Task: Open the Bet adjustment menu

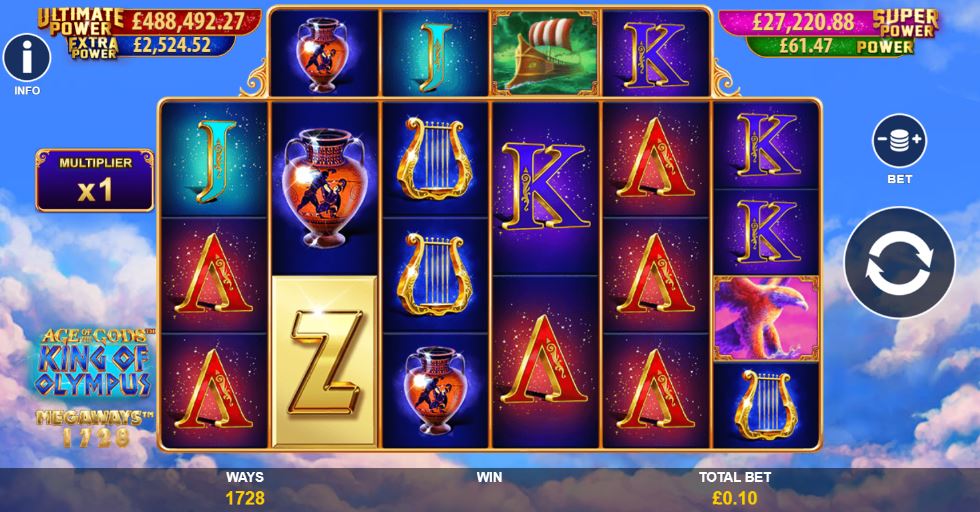Action: click(x=899, y=141)
